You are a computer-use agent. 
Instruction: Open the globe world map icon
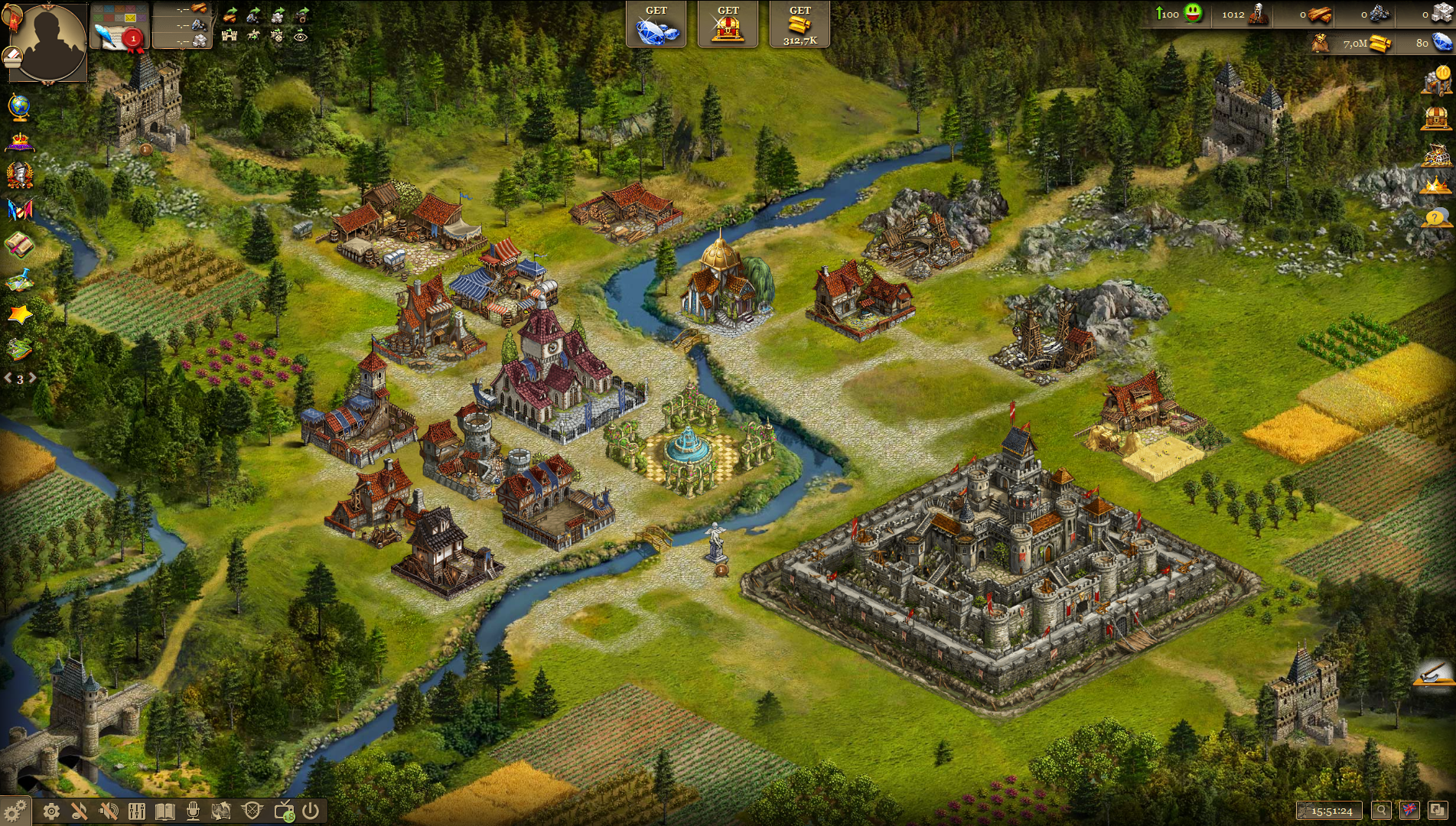pyautogui.click(x=19, y=106)
